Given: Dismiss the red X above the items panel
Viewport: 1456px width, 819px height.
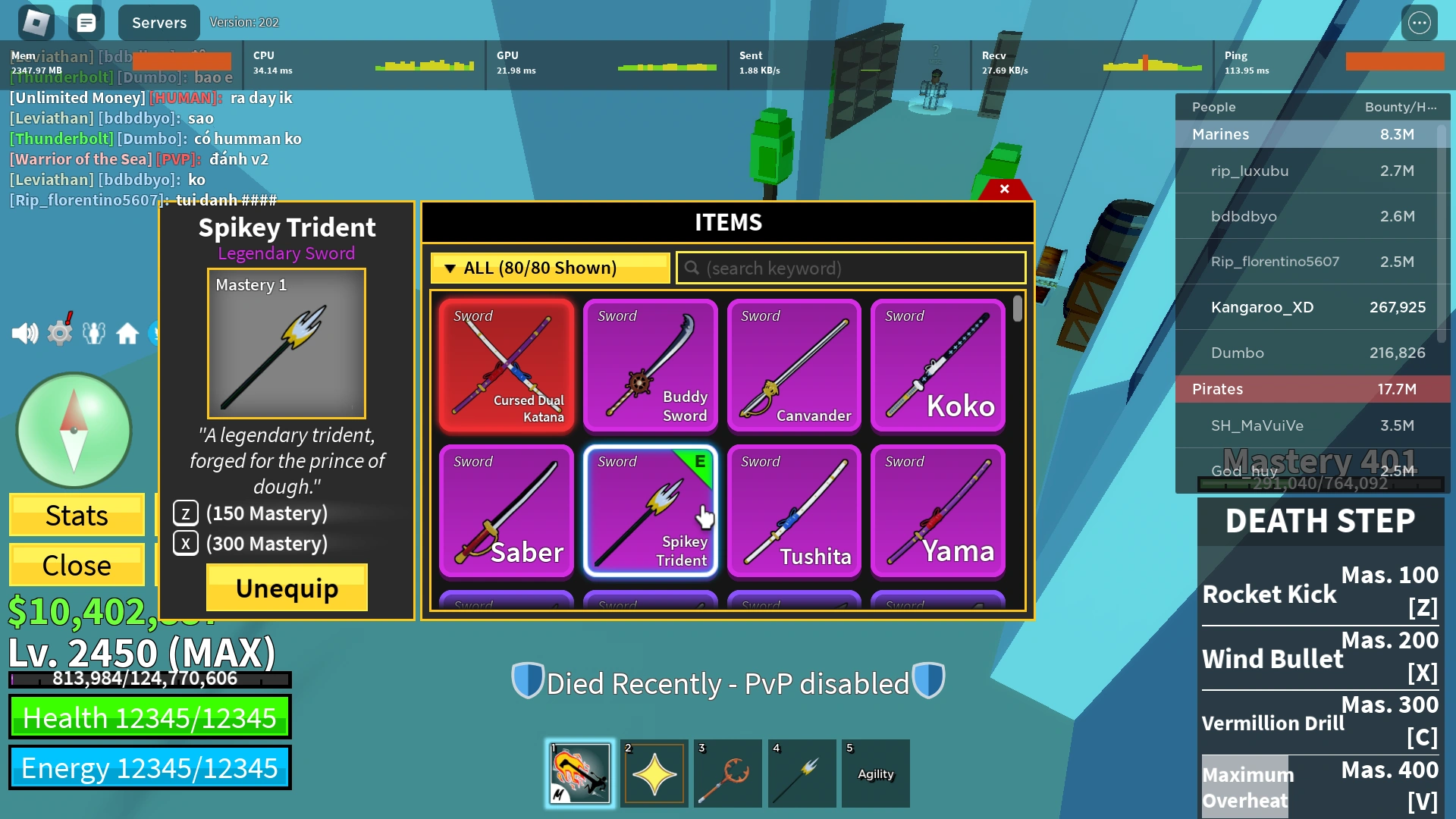Looking at the screenshot, I should [1005, 189].
